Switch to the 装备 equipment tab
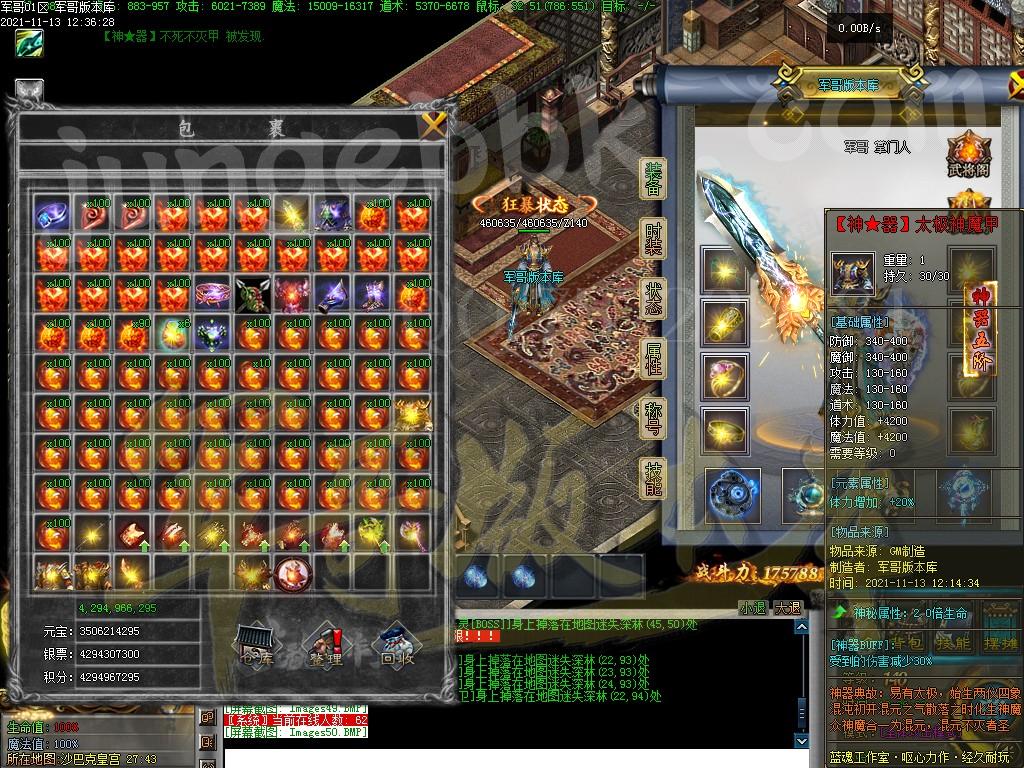Screen dimensions: 1024x768 (x=653, y=182)
